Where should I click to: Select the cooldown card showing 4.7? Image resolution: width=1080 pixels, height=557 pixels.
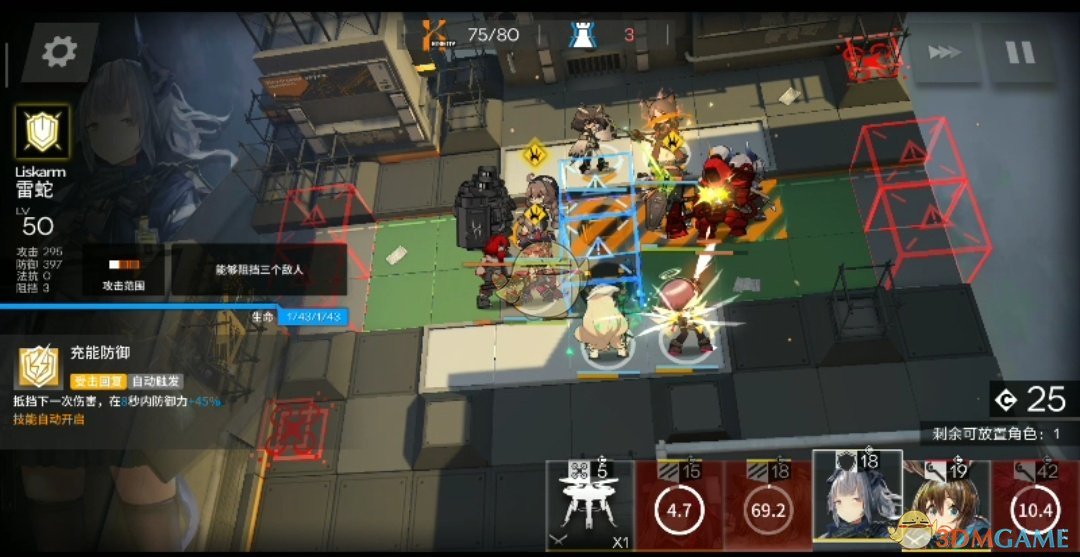pyautogui.click(x=679, y=510)
